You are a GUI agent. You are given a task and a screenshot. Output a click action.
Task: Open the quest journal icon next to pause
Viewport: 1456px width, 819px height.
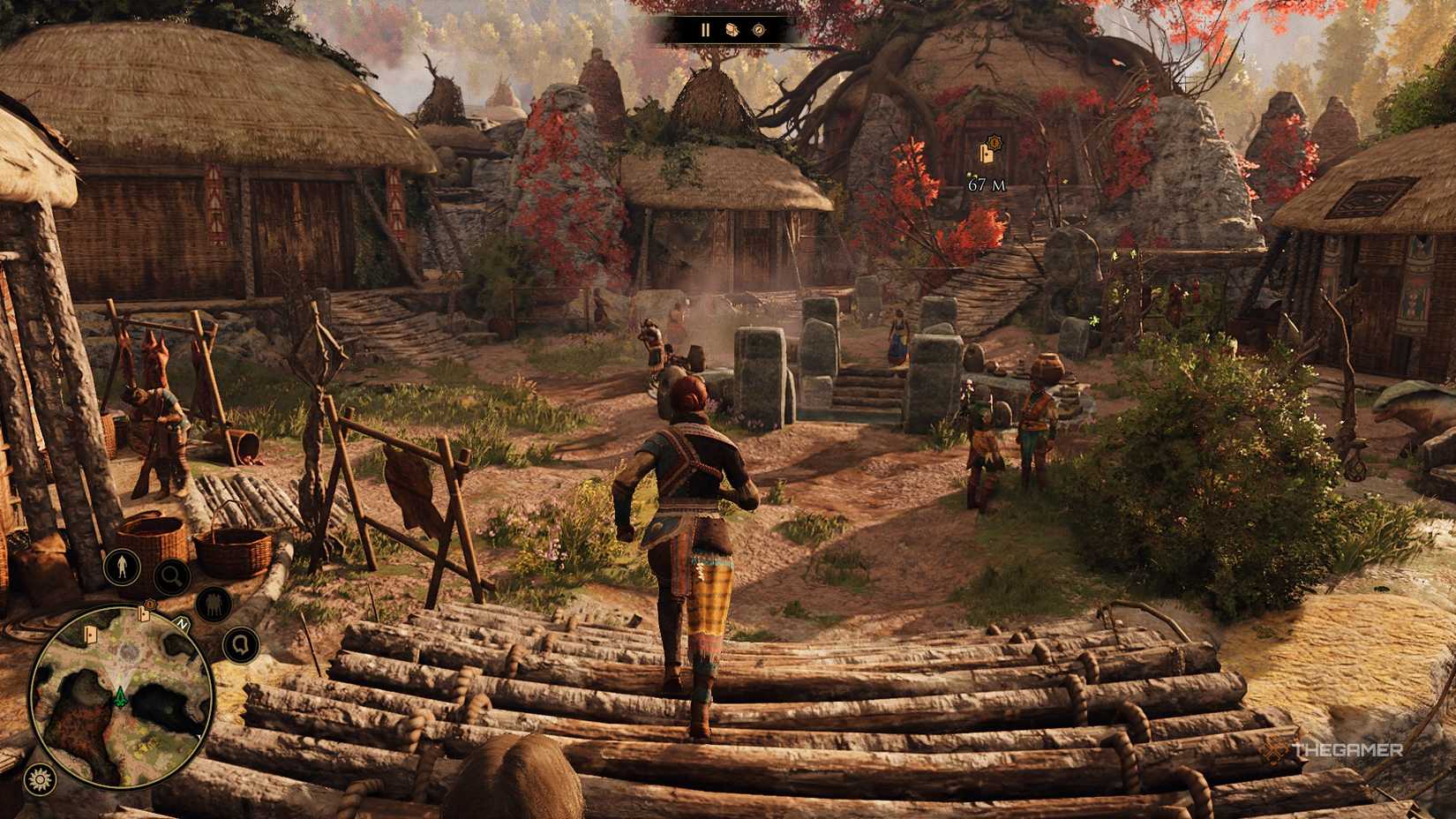coord(732,29)
